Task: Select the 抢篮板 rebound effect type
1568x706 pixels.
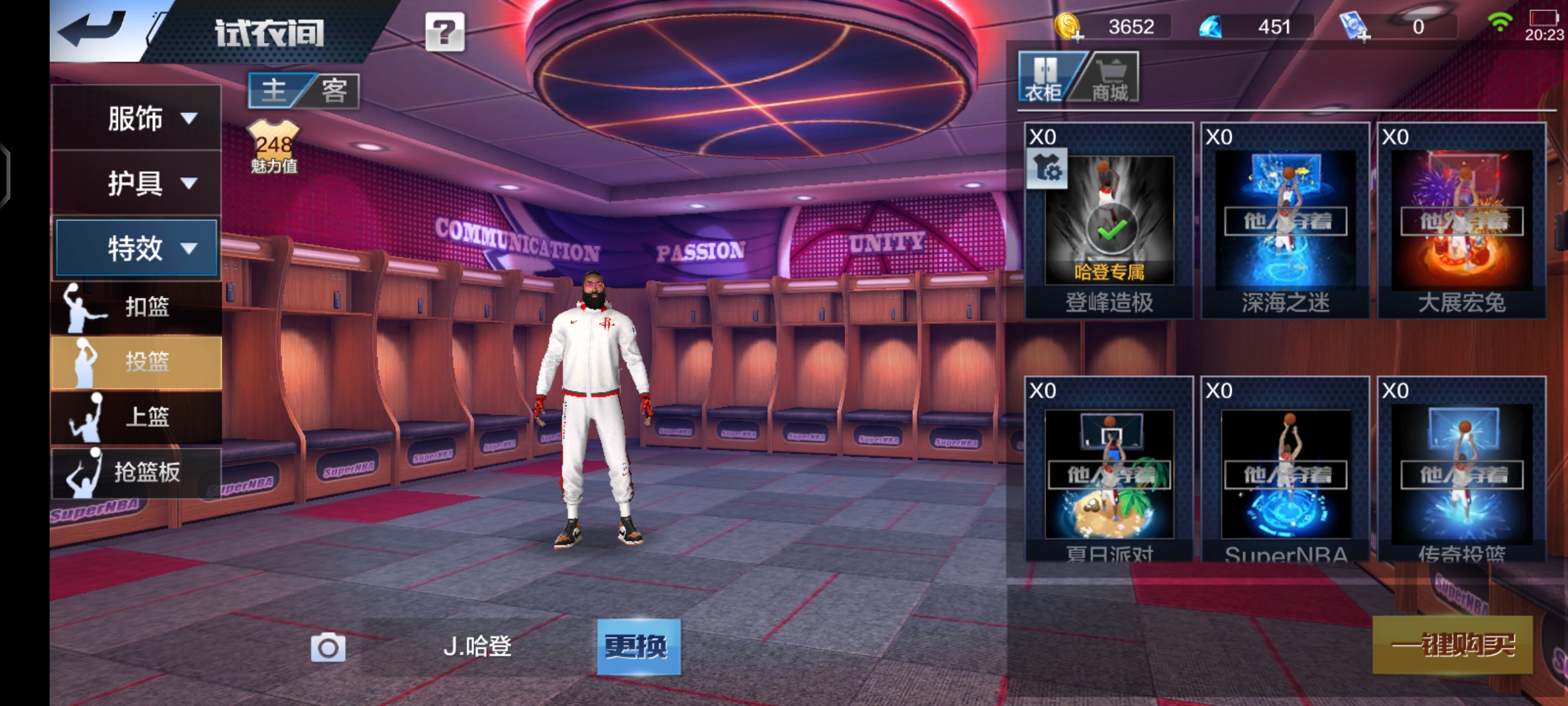Action: pyautogui.click(x=136, y=471)
